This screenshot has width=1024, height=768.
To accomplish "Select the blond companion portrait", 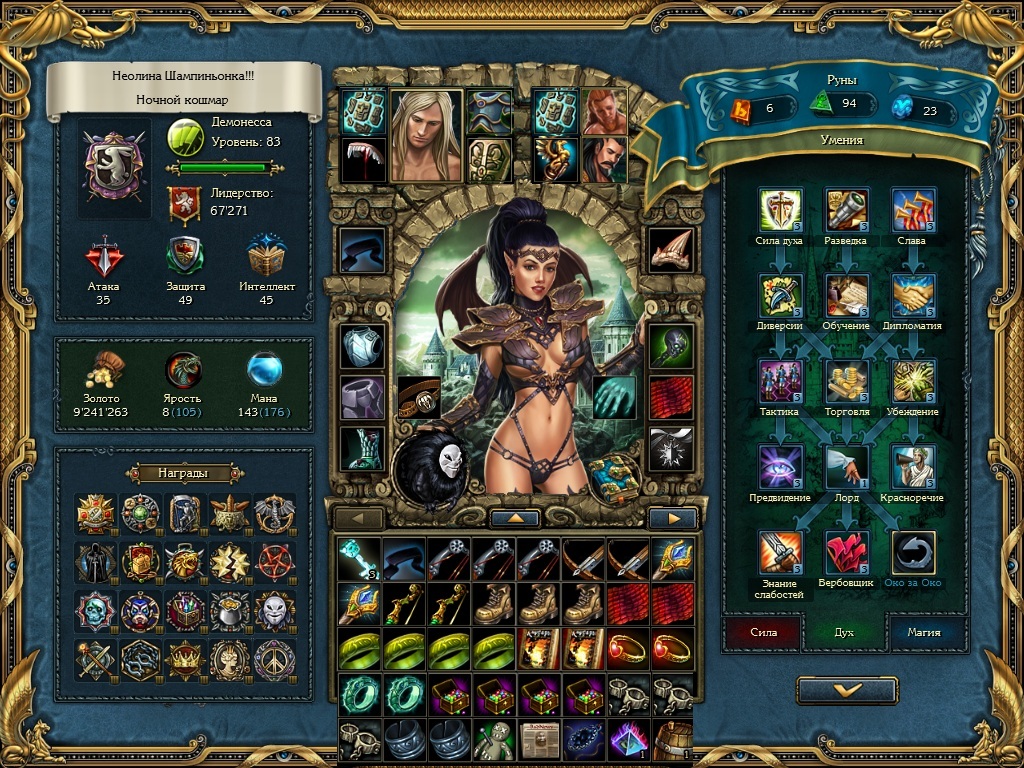I will [426, 135].
